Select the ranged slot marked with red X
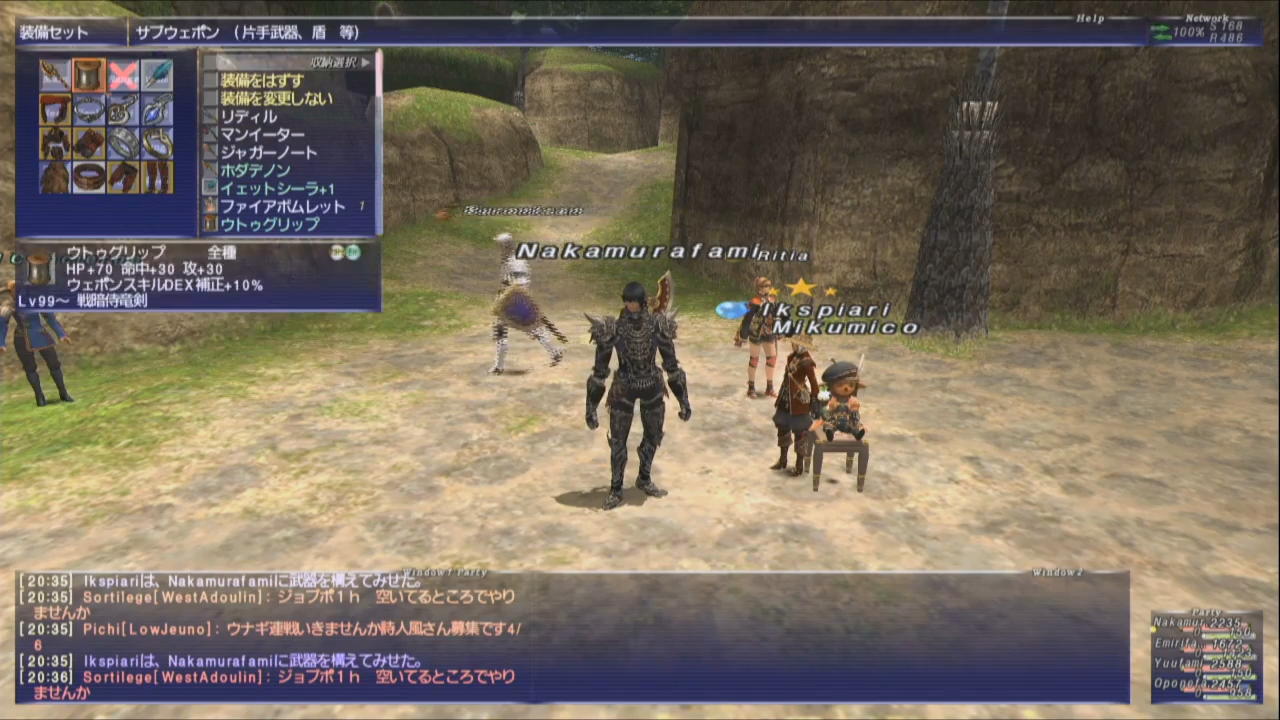 pos(123,75)
